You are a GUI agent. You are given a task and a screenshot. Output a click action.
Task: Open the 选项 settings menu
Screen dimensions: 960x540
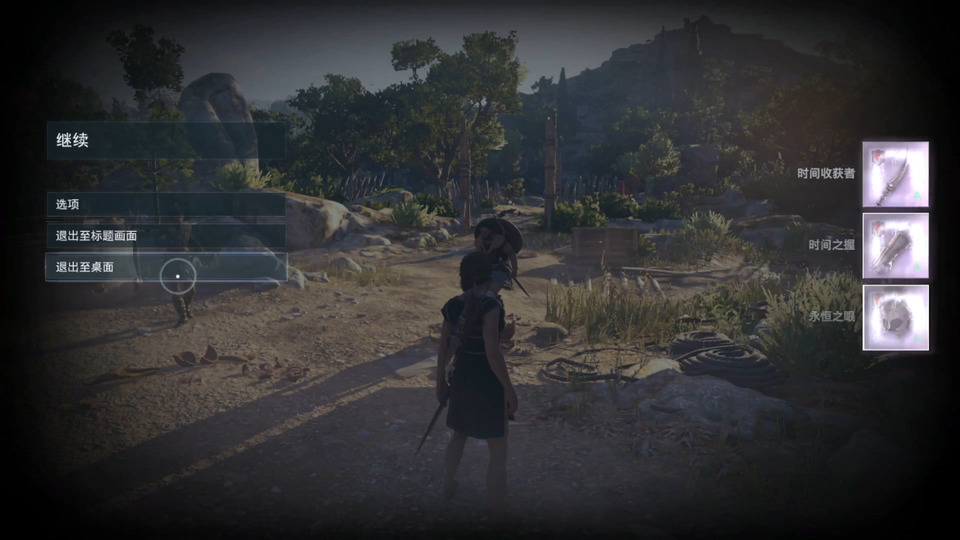pyautogui.click(x=165, y=204)
